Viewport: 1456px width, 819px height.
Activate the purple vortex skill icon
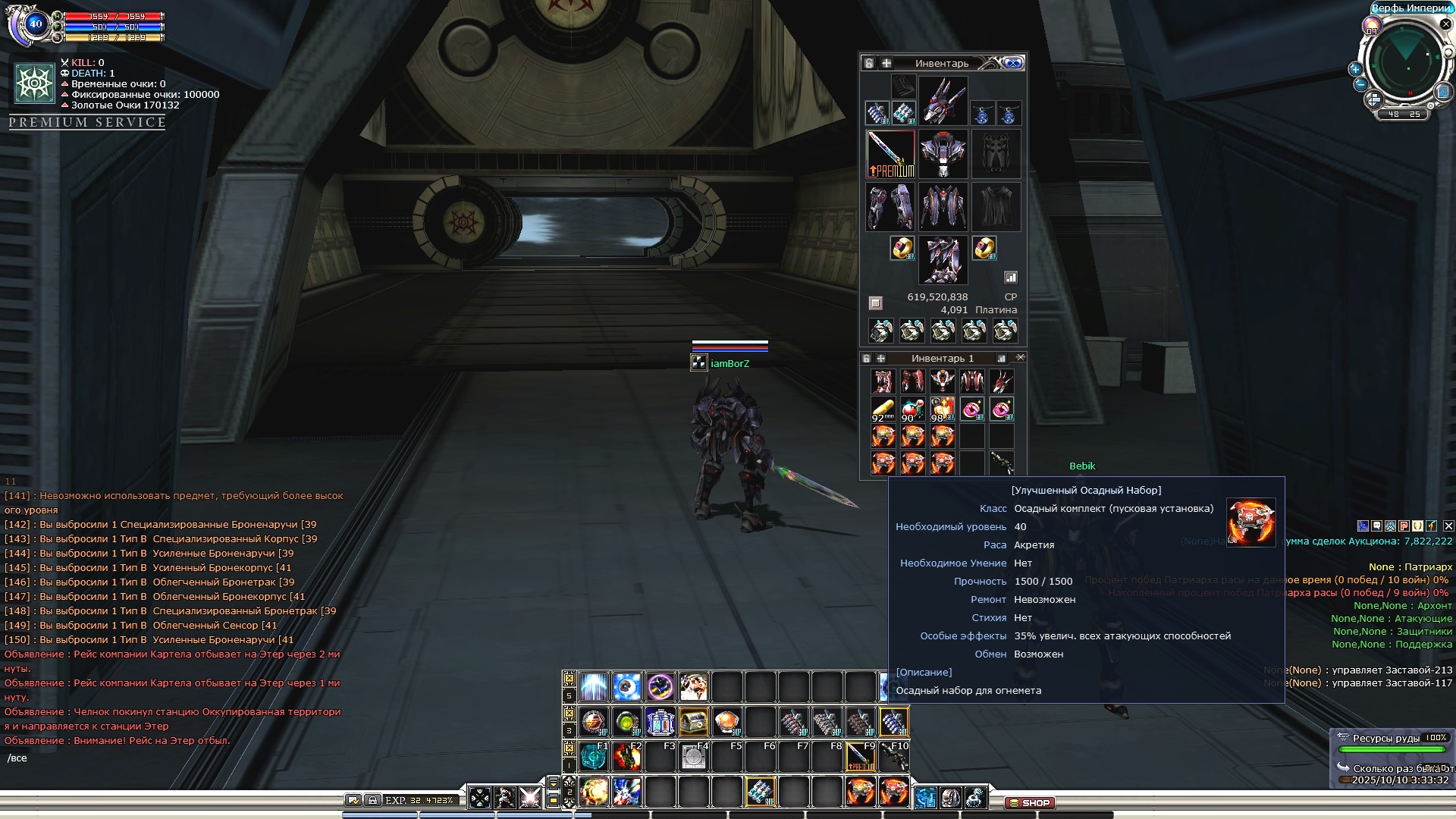(661, 687)
